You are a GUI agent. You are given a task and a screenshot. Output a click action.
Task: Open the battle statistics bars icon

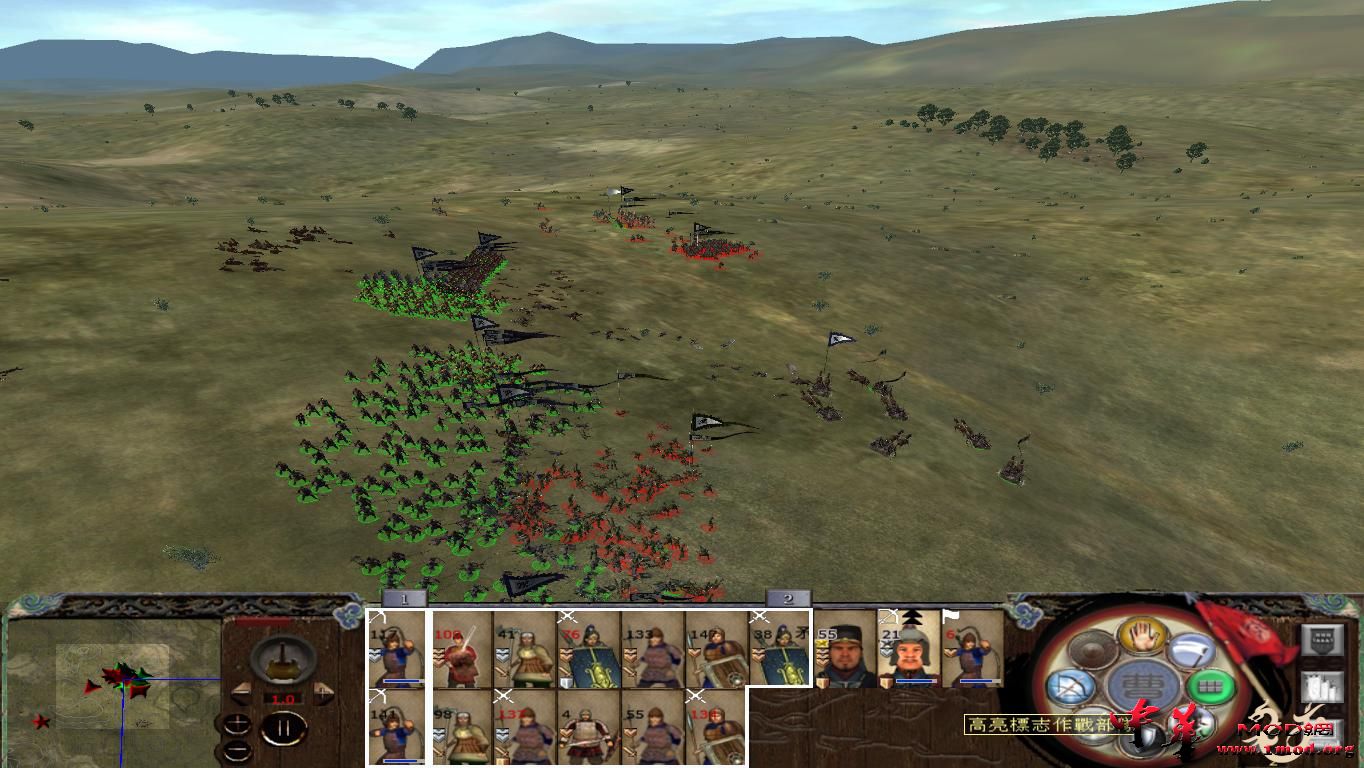(1322, 687)
